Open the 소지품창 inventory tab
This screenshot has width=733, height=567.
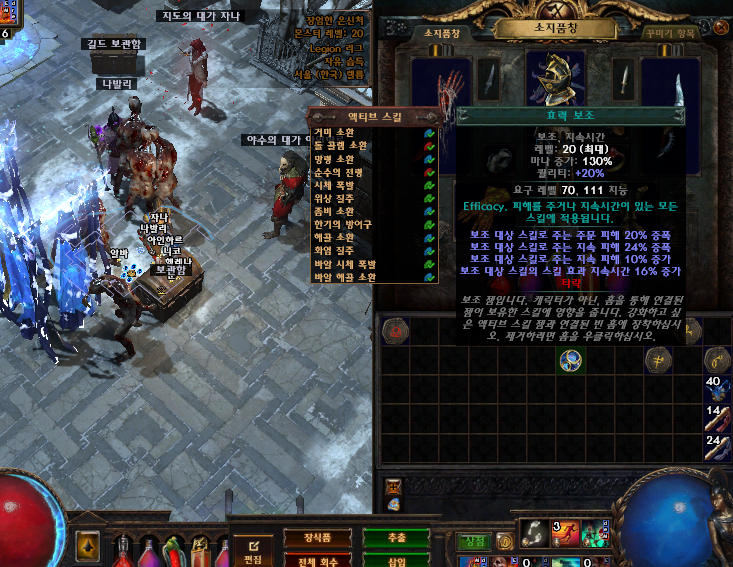pyautogui.click(x=442, y=33)
